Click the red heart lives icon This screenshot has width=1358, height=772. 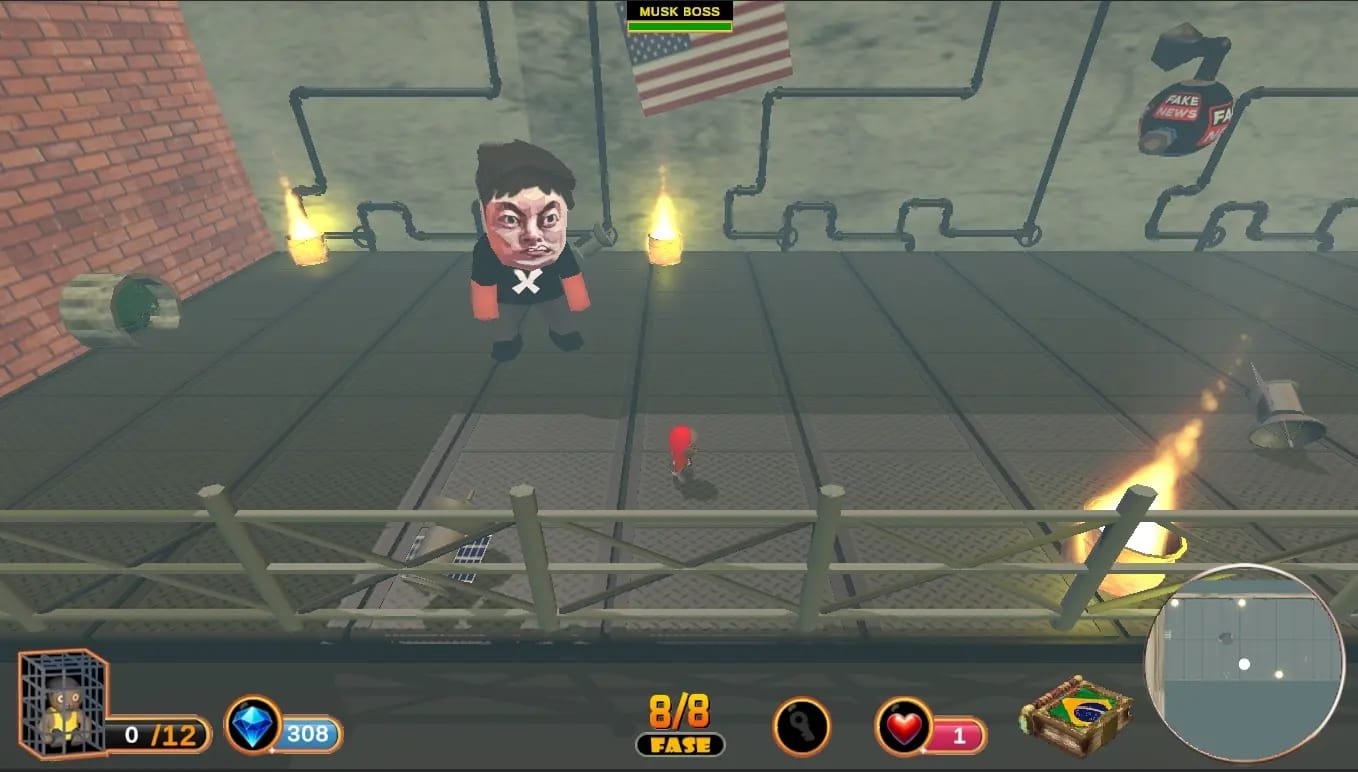pos(904,727)
